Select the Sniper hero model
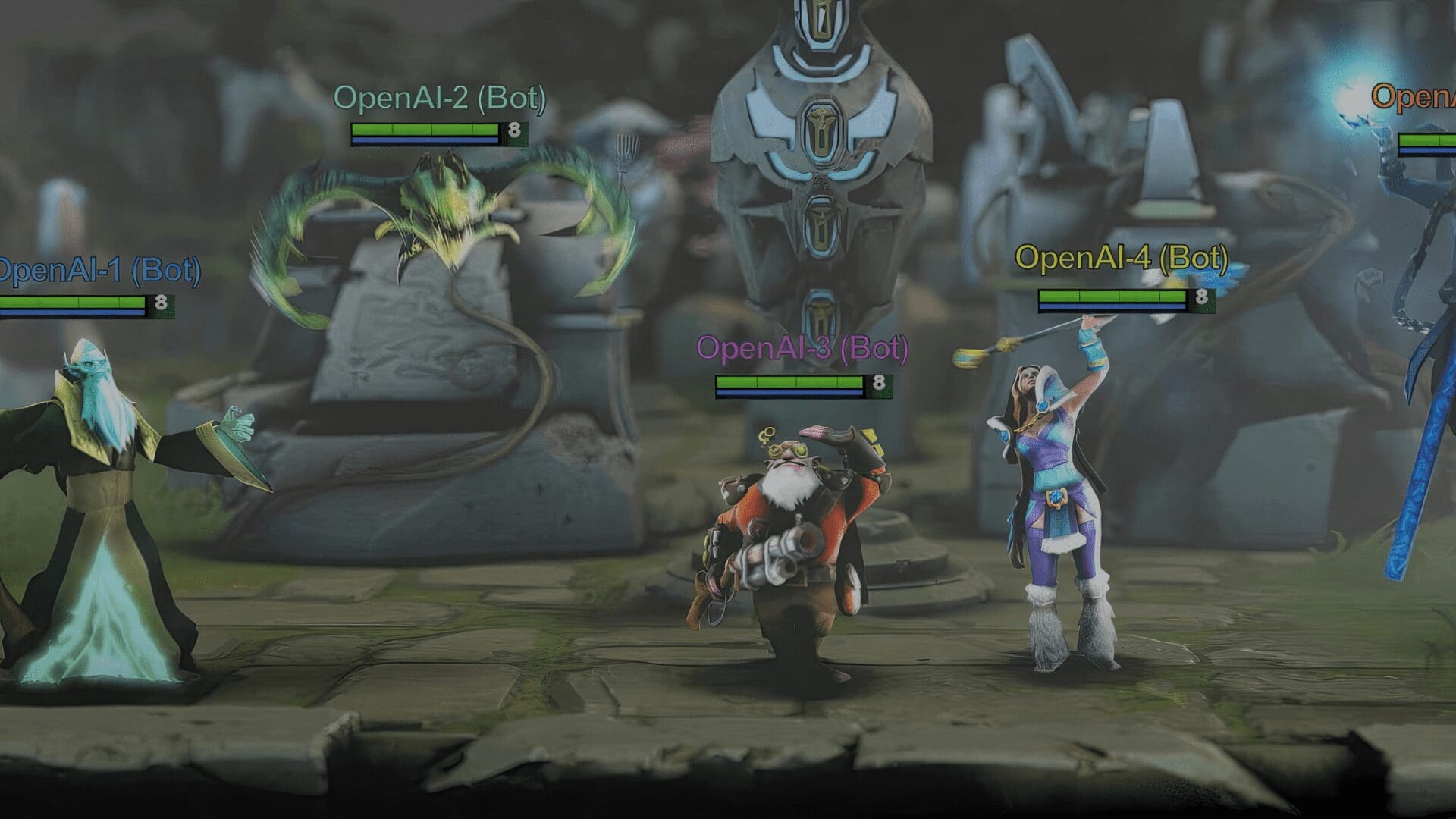The height and width of the screenshot is (819, 1456). click(789, 516)
